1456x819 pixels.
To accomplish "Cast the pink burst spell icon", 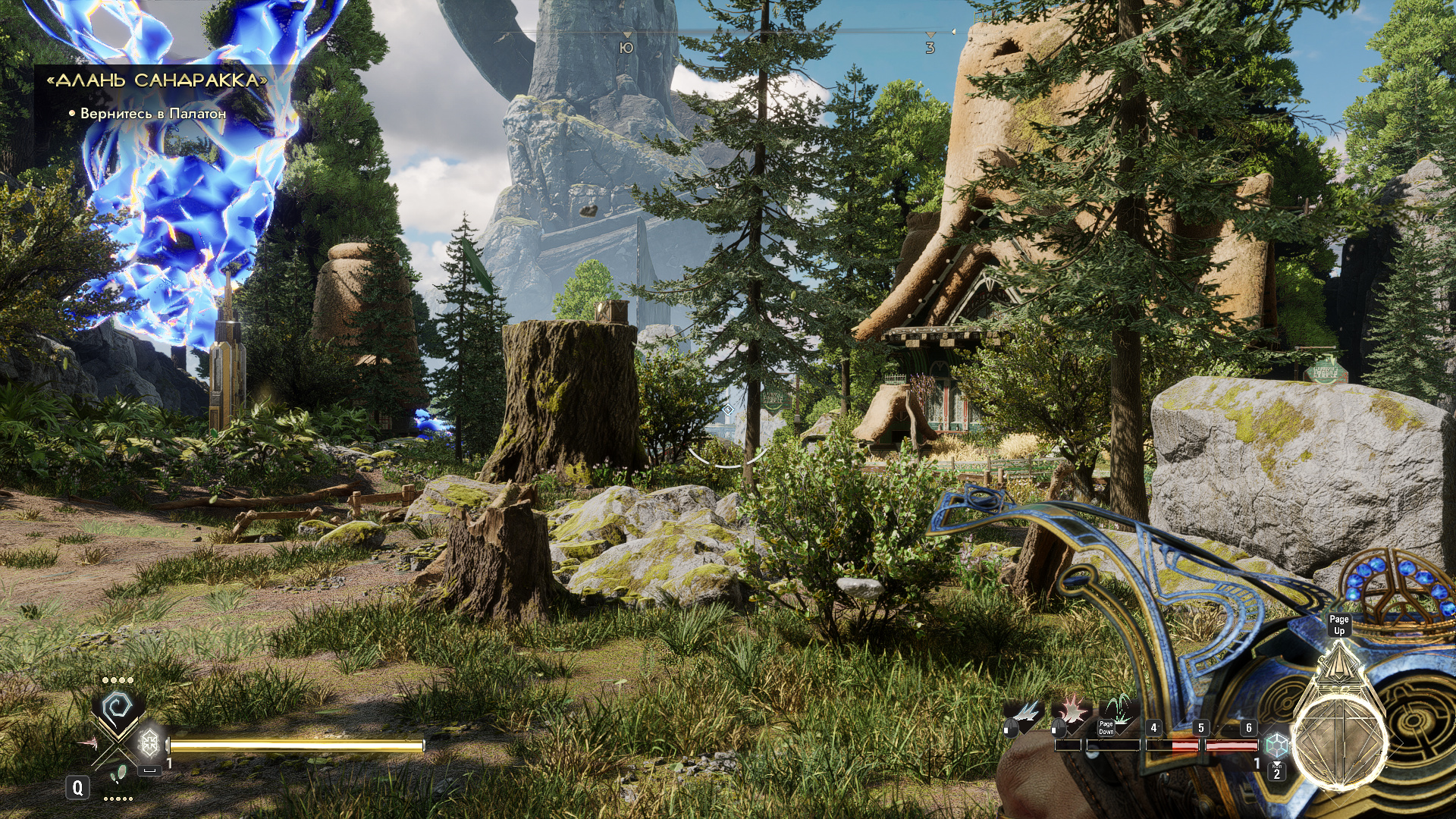I will point(1071,713).
